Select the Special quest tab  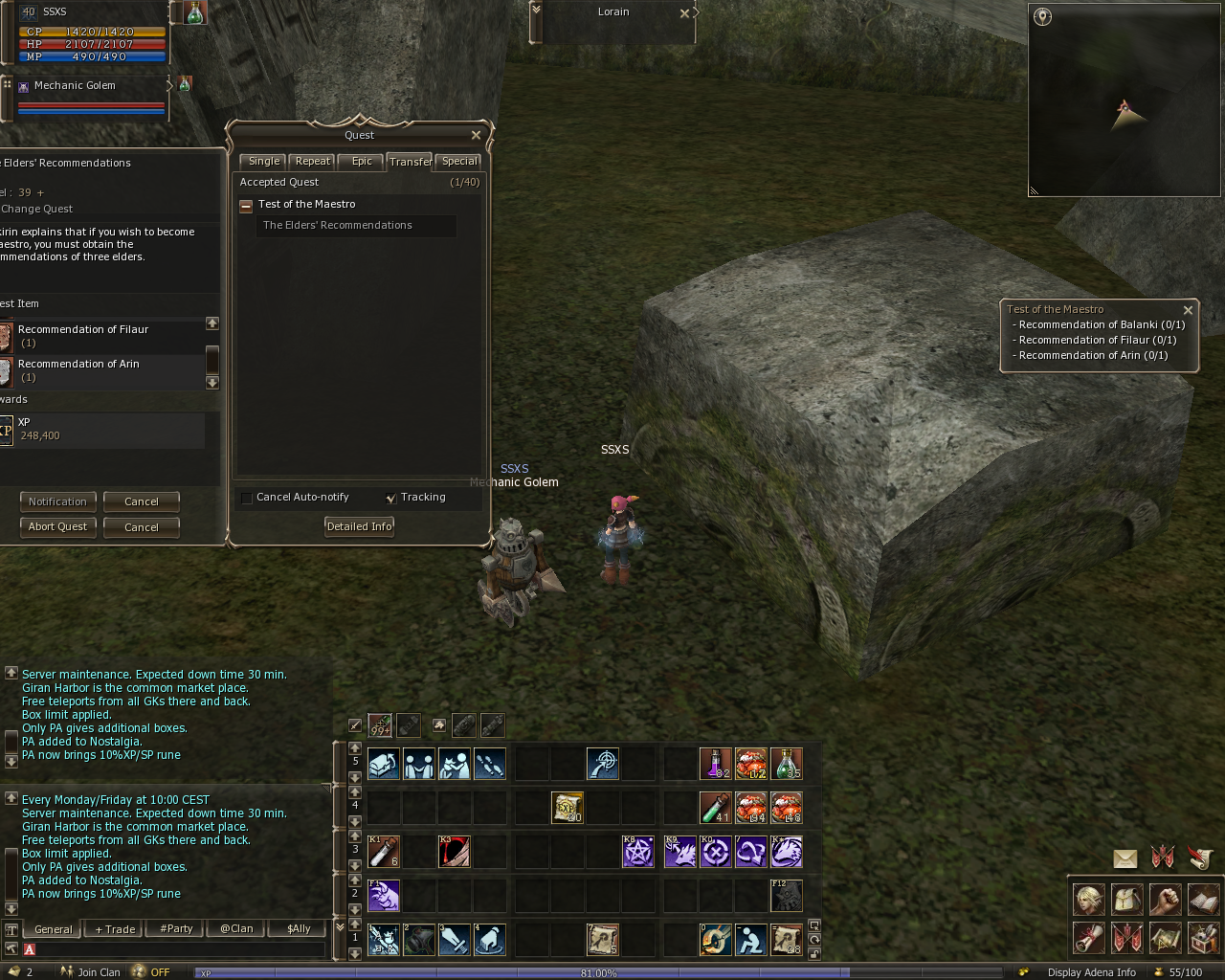459,162
